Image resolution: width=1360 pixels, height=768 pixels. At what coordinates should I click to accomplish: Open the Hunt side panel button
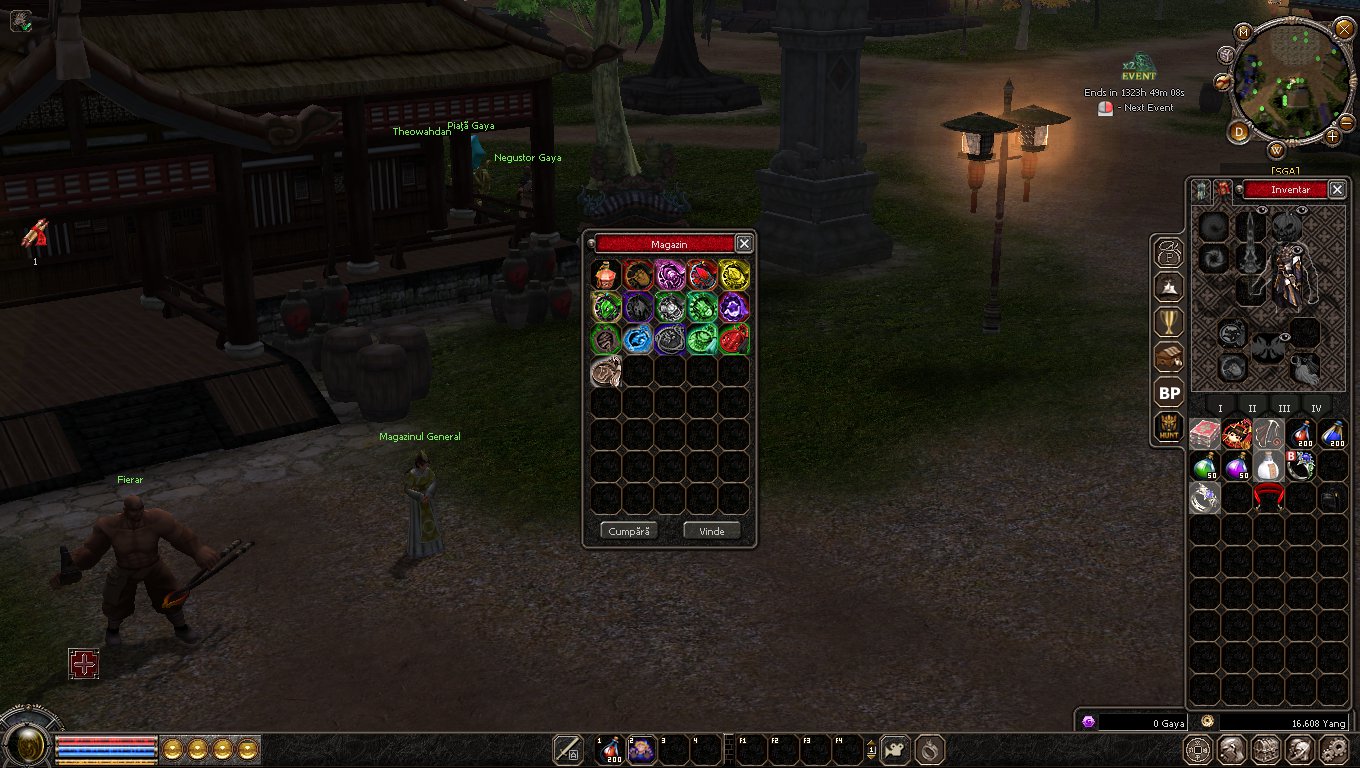coord(1168,427)
